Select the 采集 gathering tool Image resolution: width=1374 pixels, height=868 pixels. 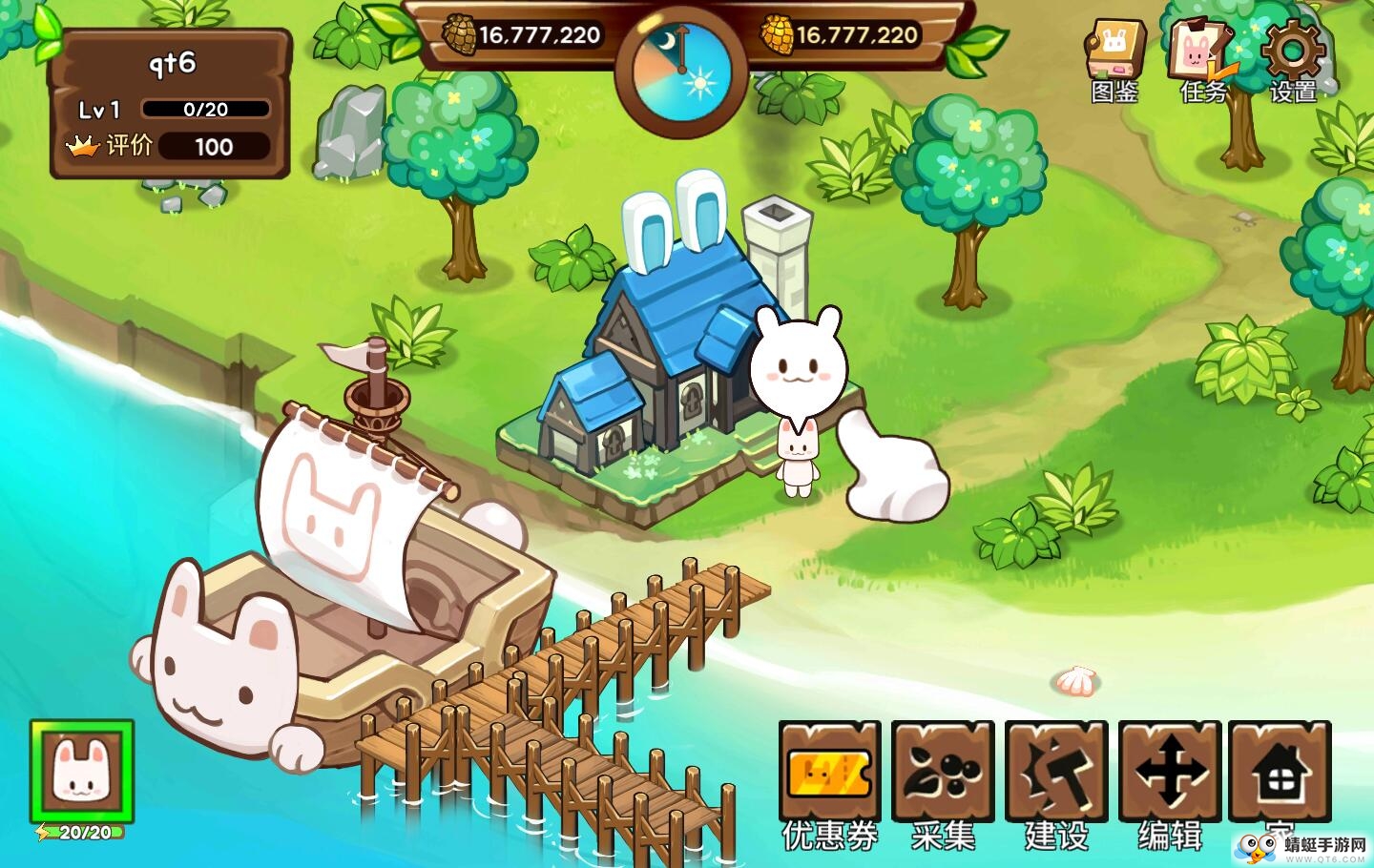click(x=943, y=773)
